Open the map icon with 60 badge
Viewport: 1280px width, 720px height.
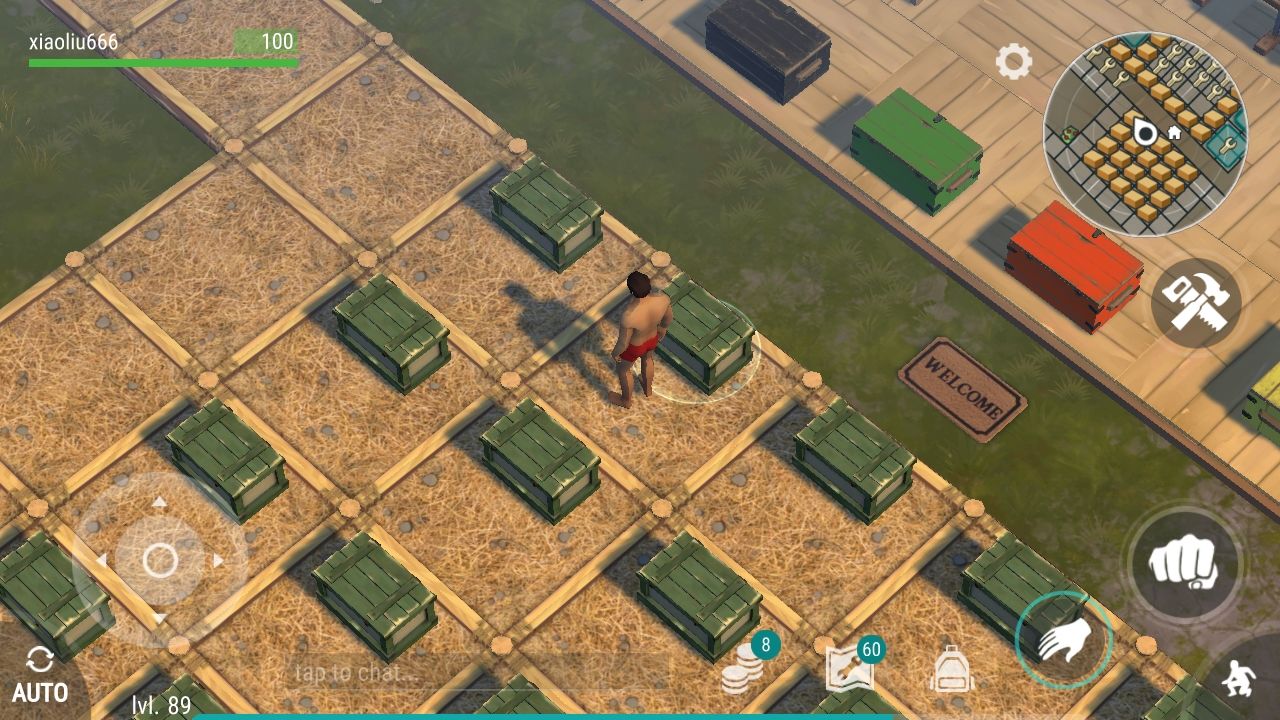tap(850, 669)
